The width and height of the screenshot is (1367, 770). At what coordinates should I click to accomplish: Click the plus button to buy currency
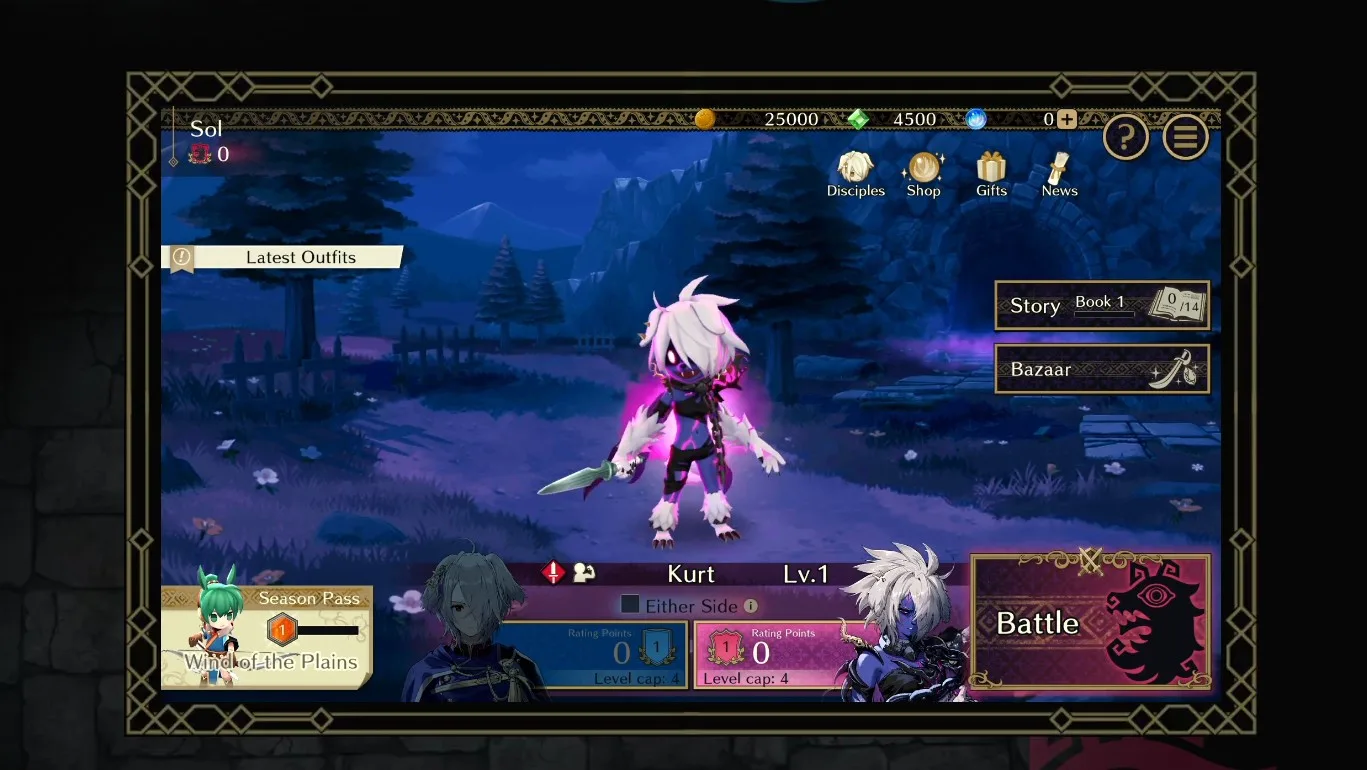point(1066,118)
